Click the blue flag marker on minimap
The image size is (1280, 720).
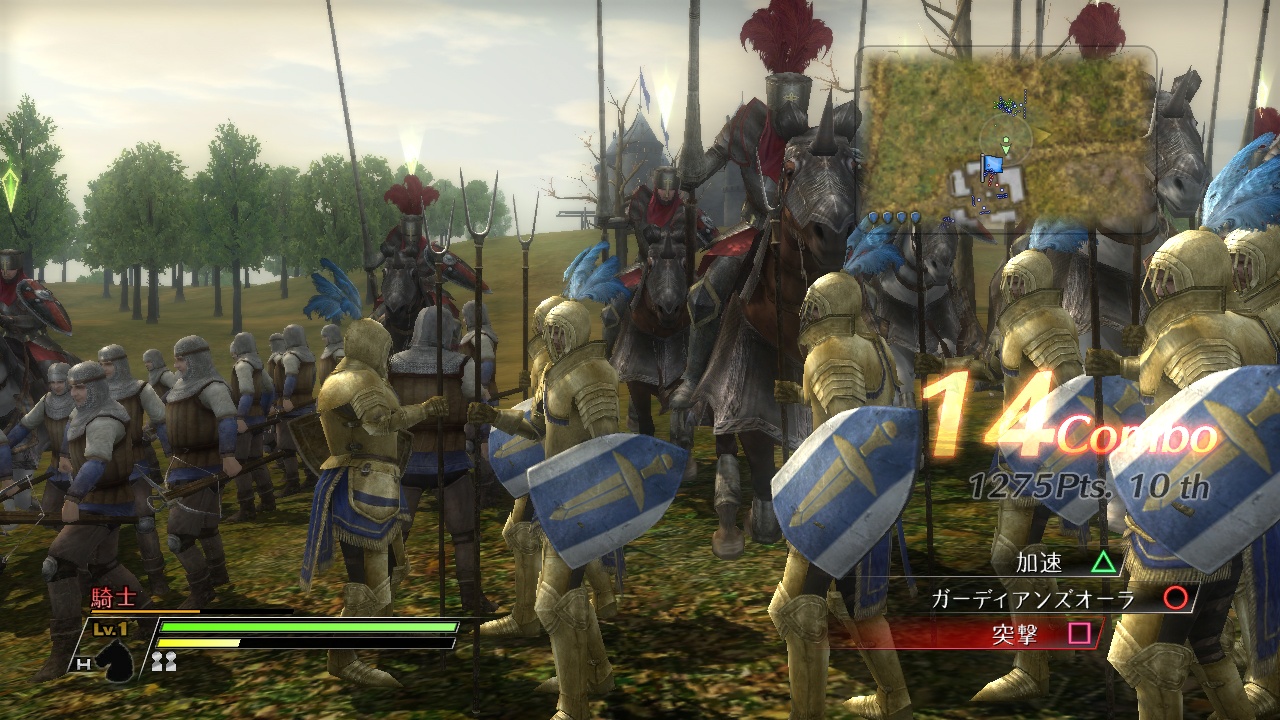992,166
